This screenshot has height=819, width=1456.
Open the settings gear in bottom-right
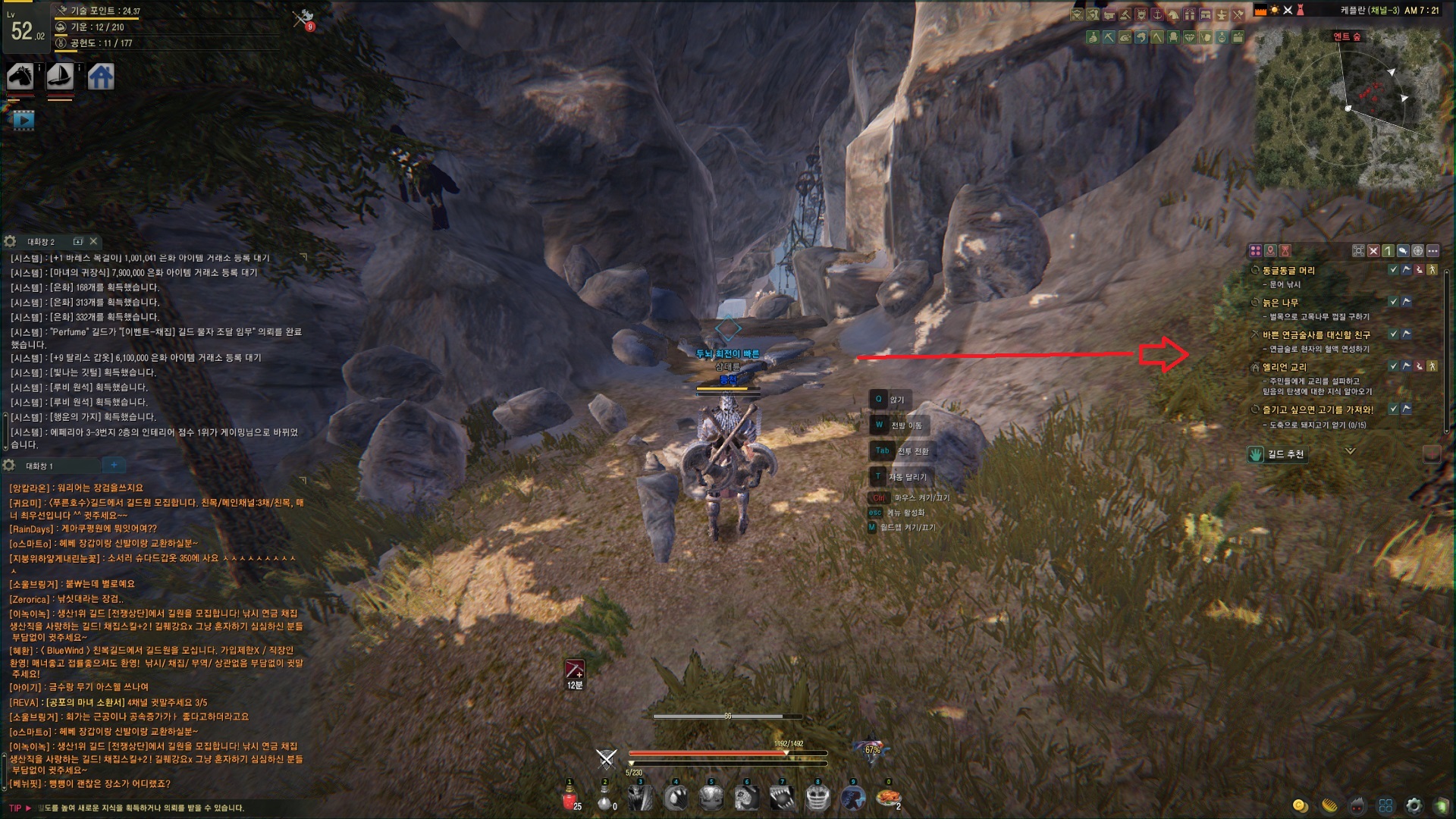click(1414, 805)
